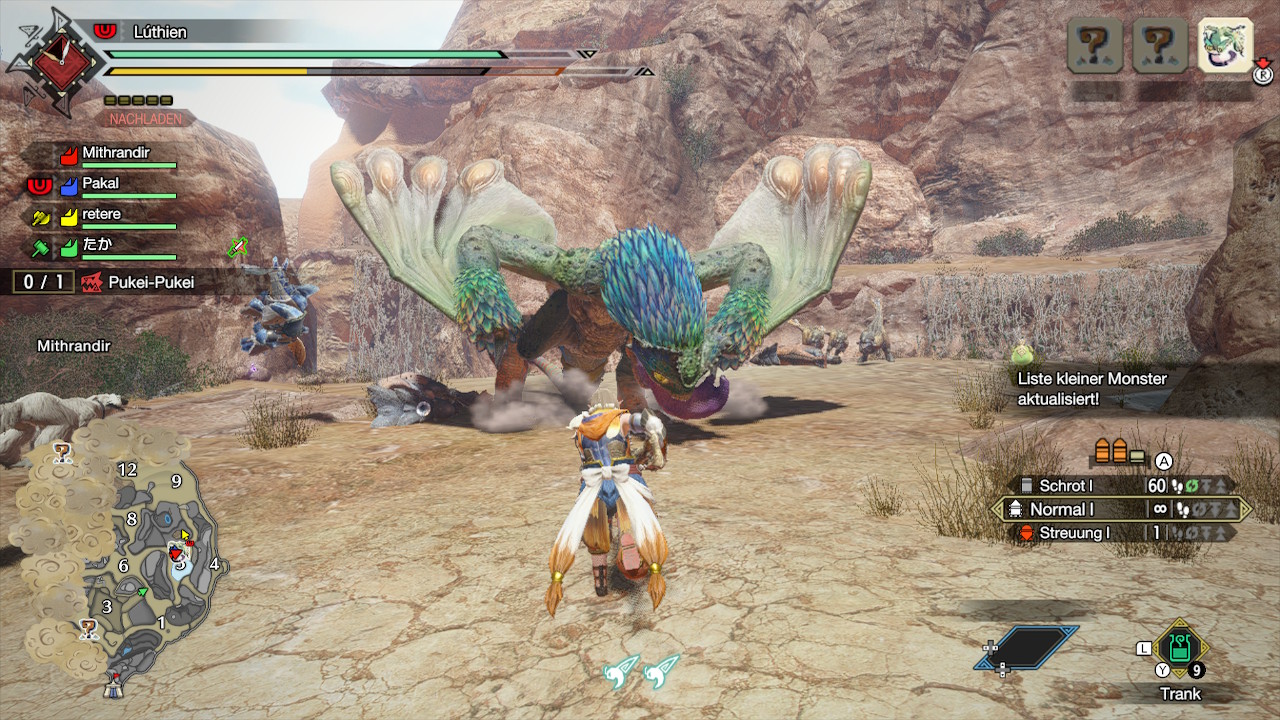Click the second unknown monster question-mark icon
This screenshot has width=1280, height=720.
(x=1158, y=45)
